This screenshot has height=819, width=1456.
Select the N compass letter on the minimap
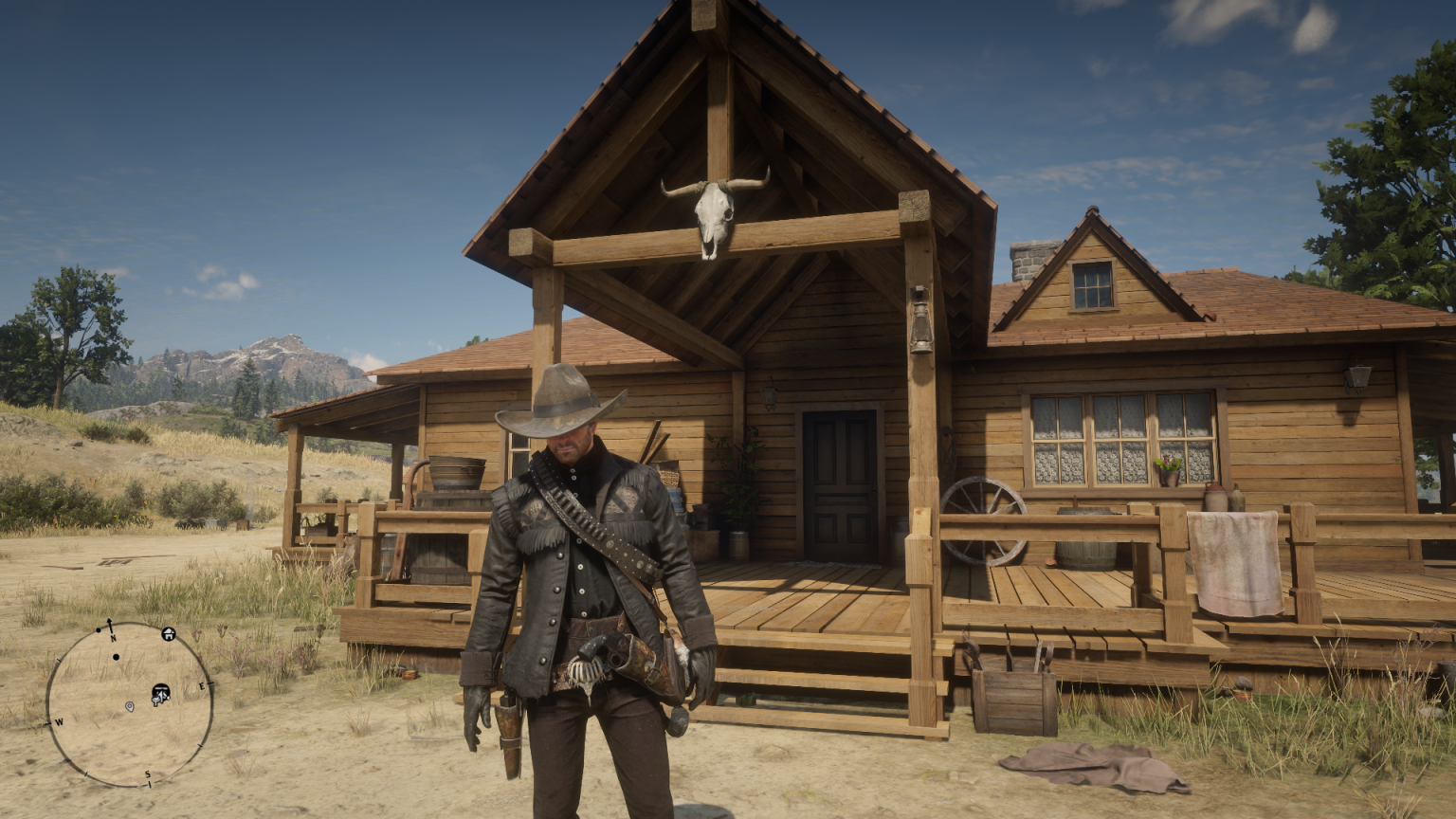pyautogui.click(x=113, y=637)
